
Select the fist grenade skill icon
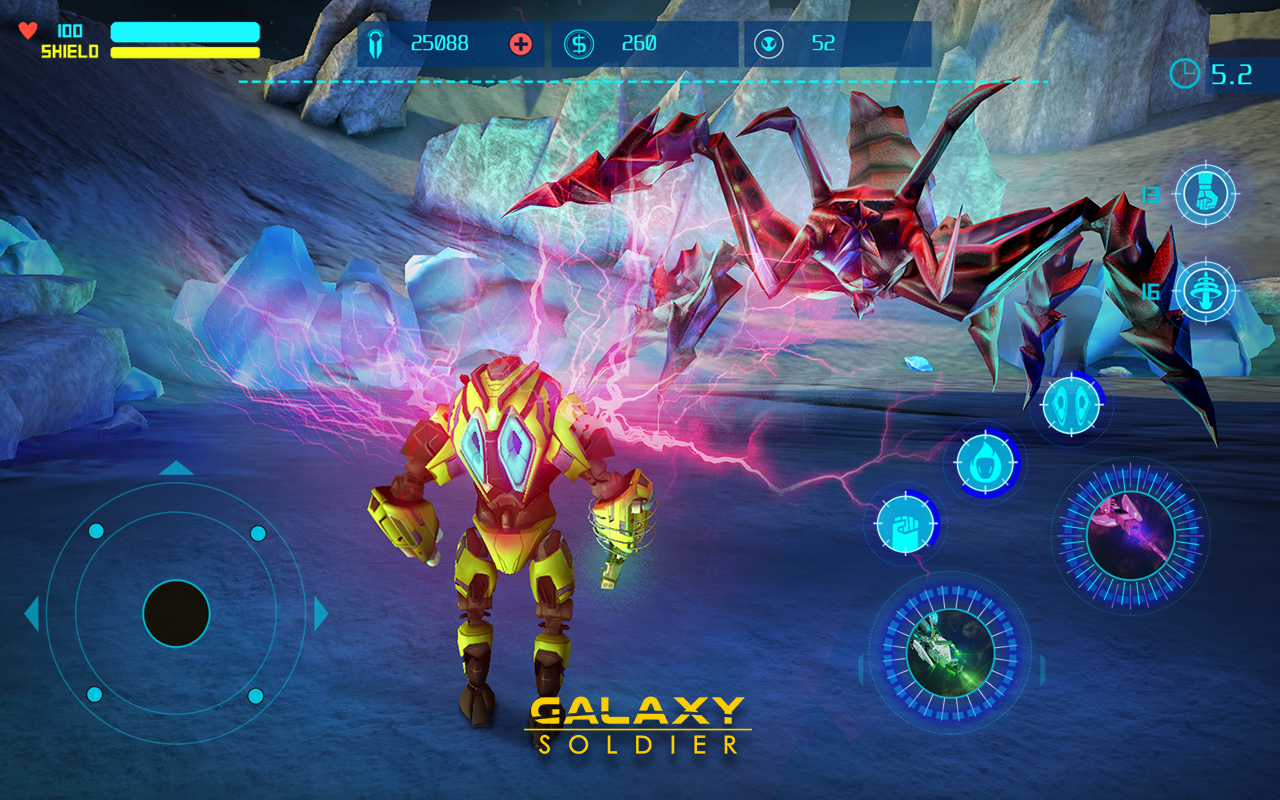click(1207, 193)
